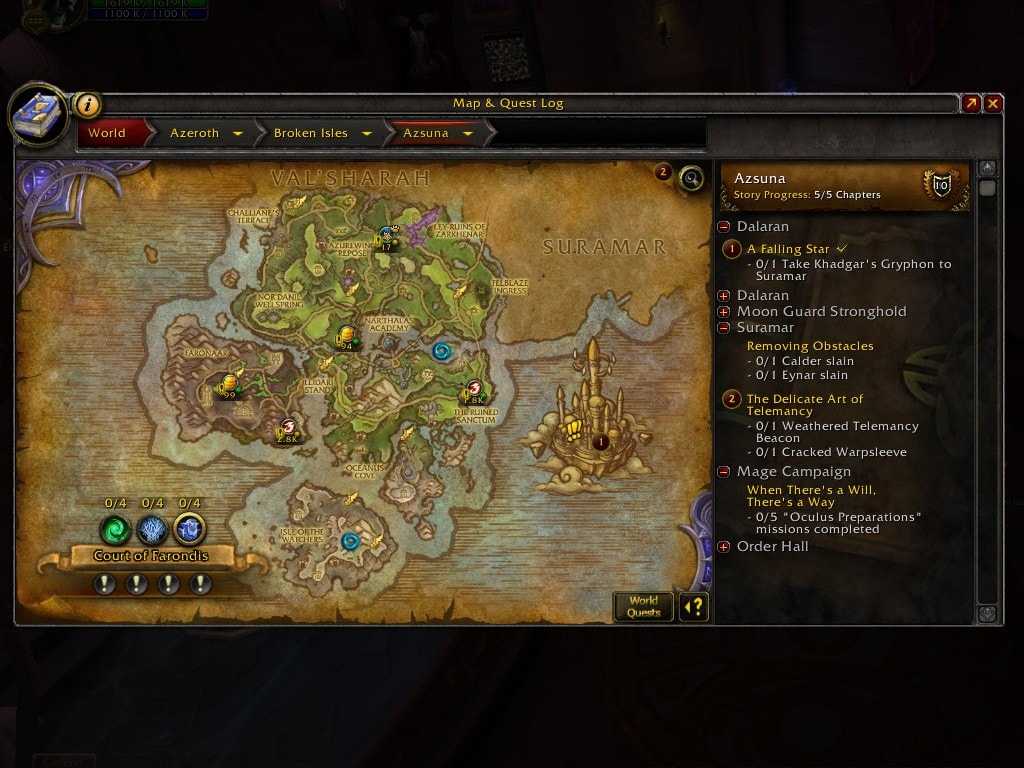Select the A Falling Star quest
The height and width of the screenshot is (768, 1024).
pos(788,249)
